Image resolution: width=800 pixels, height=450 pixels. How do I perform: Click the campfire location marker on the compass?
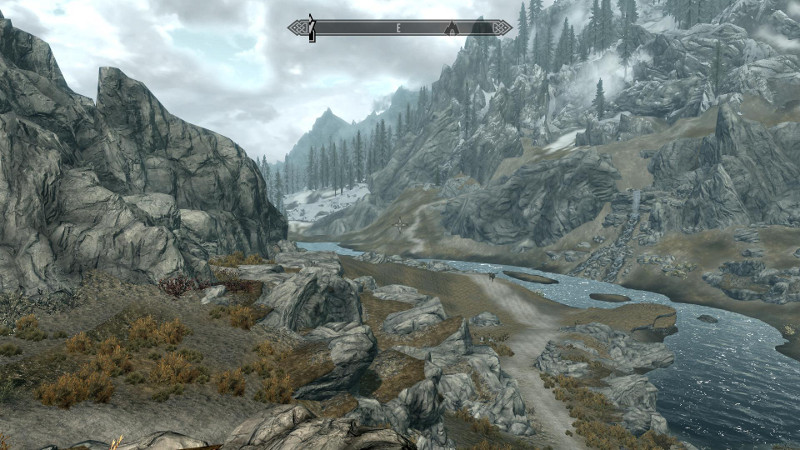[451, 28]
